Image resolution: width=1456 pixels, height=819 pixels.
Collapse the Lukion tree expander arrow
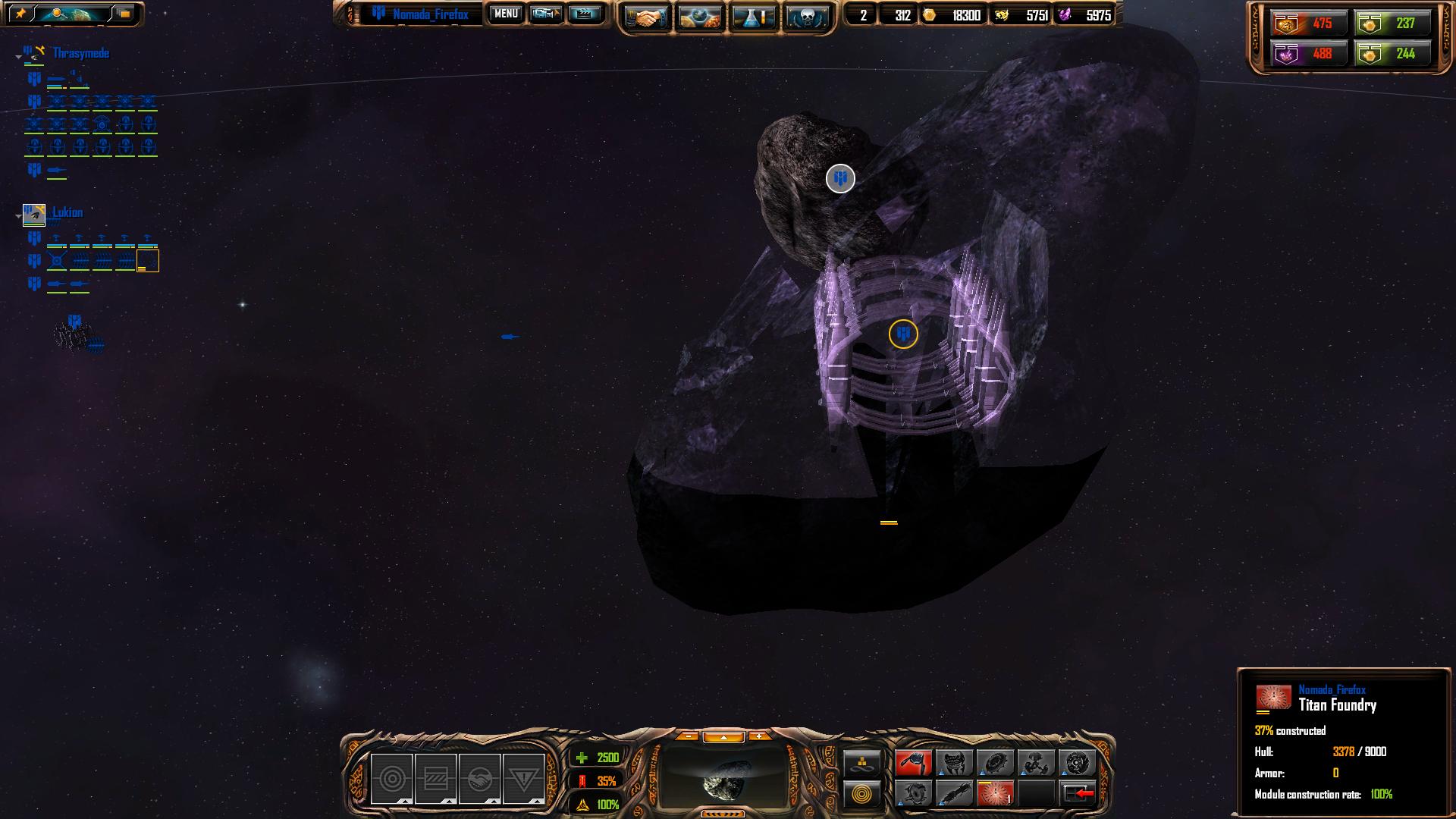click(18, 216)
